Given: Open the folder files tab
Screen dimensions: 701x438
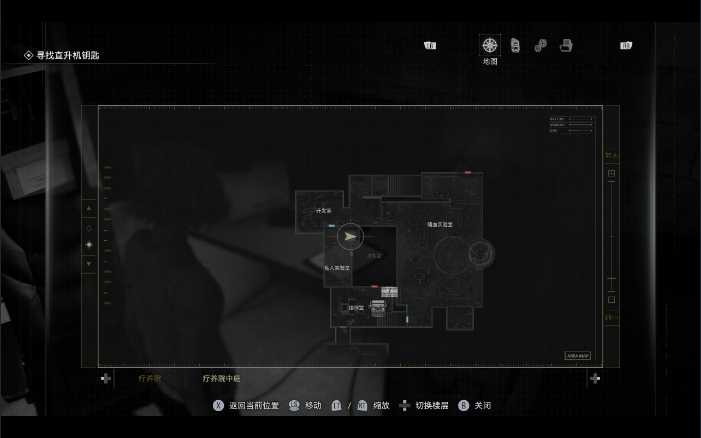Looking at the screenshot, I should click(566, 45).
